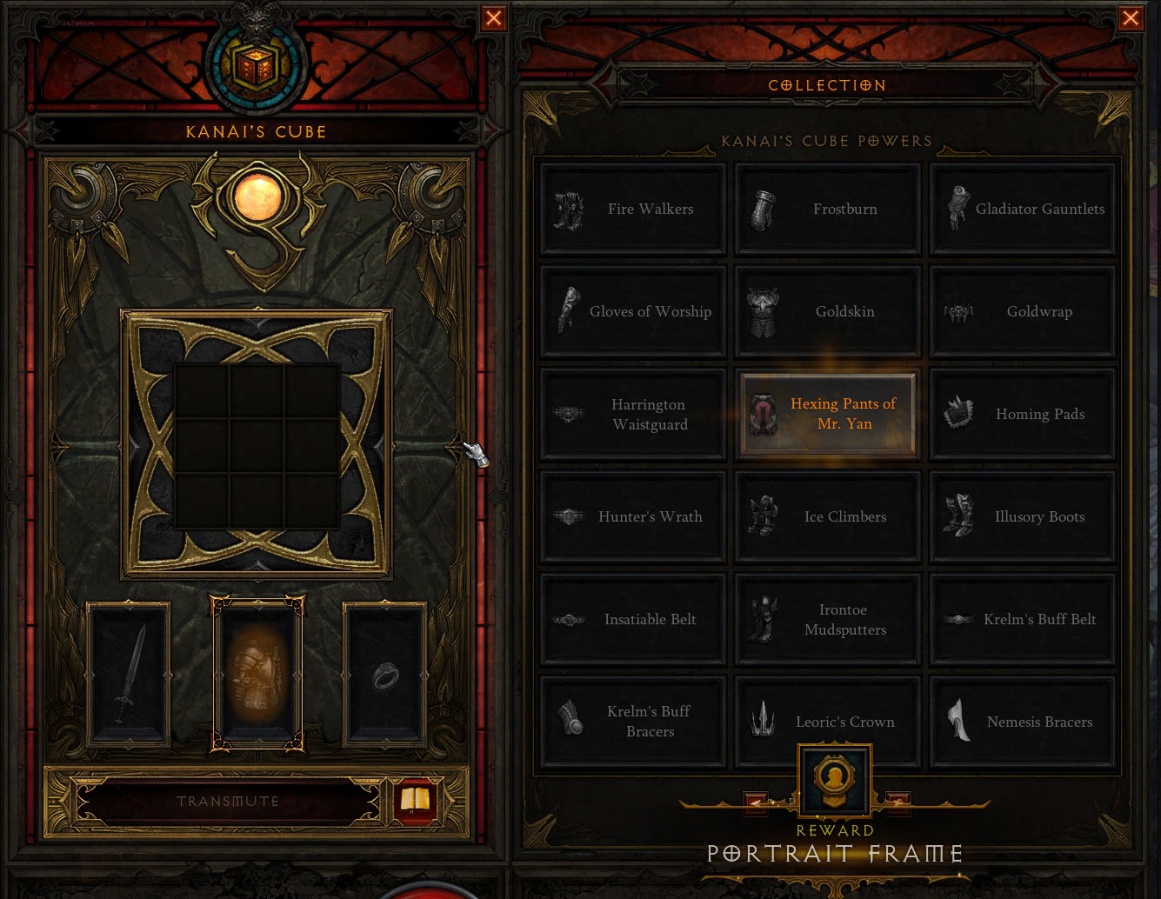Image resolution: width=1161 pixels, height=899 pixels.
Task: Choose the Goldwrap belt power
Action: tap(1022, 311)
